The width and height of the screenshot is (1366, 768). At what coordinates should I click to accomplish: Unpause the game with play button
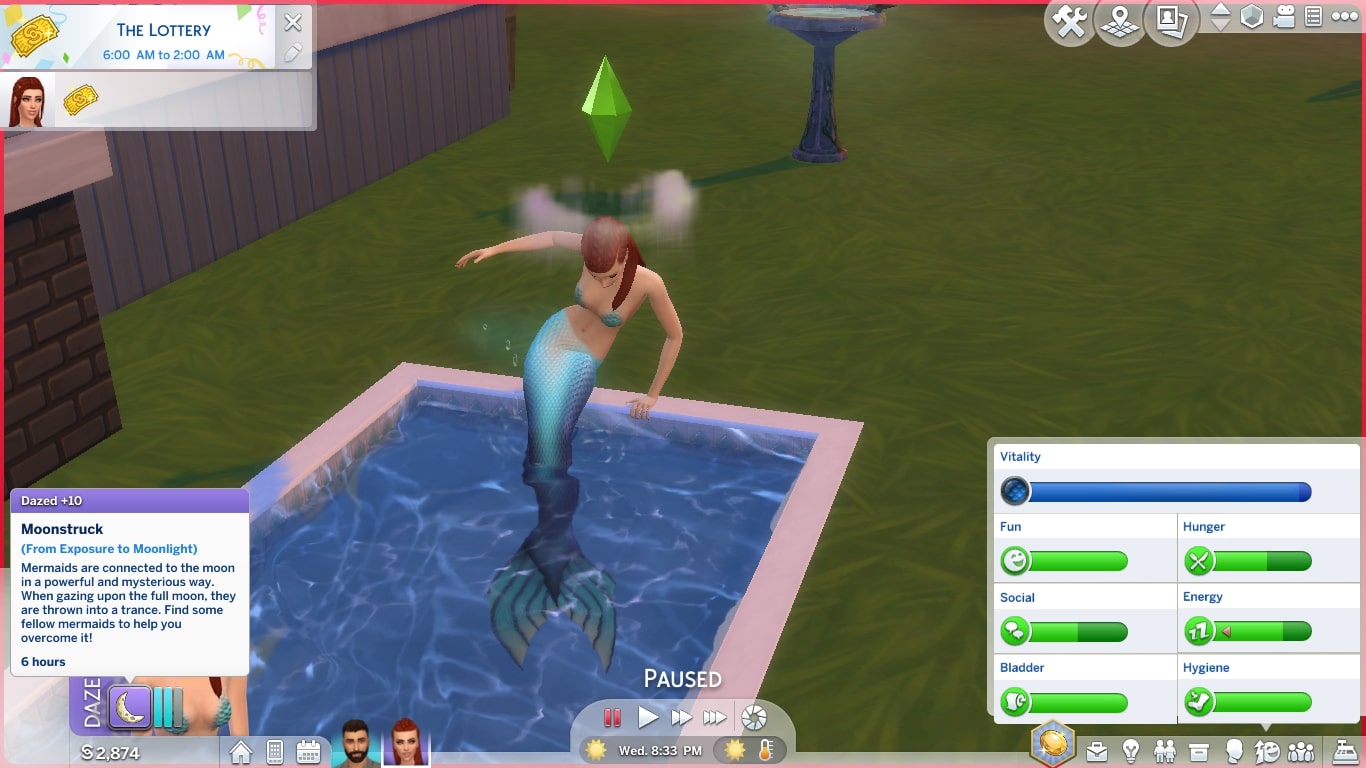point(648,717)
